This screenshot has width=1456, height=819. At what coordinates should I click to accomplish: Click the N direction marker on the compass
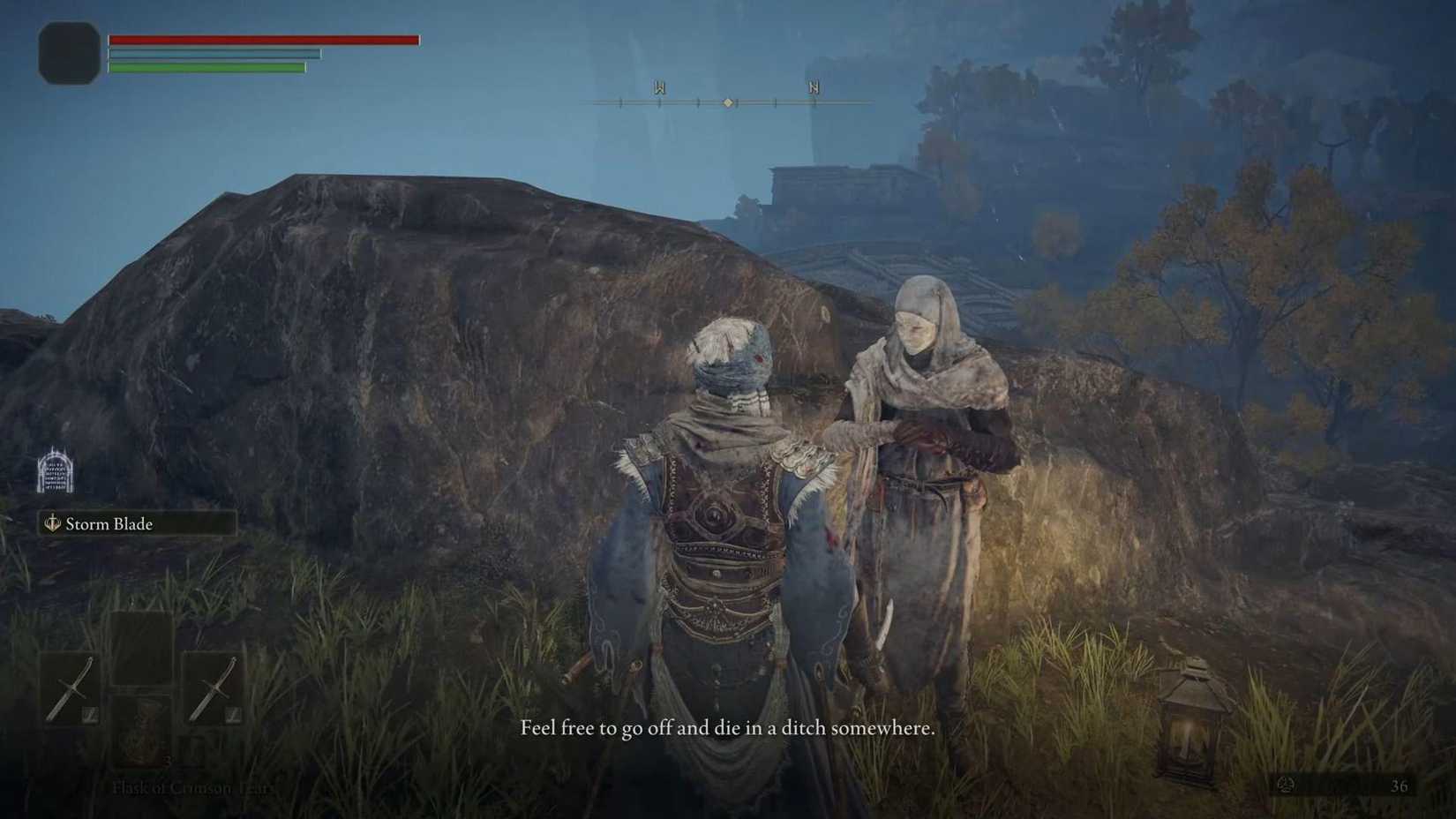point(813,87)
